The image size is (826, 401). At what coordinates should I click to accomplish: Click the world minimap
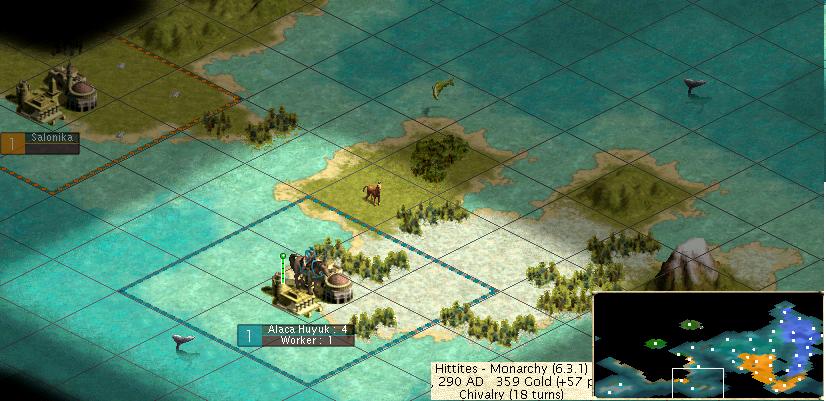(708, 345)
